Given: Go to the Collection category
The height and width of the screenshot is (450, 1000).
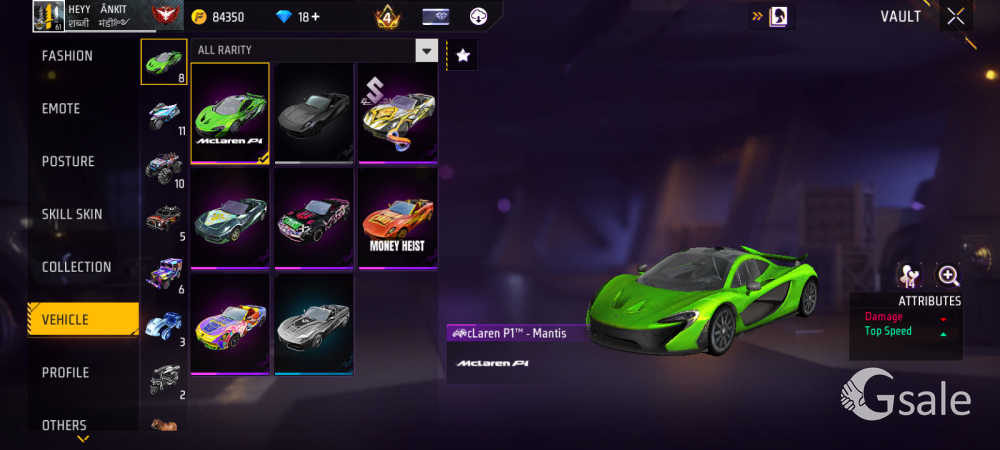Looking at the screenshot, I should 76,267.
